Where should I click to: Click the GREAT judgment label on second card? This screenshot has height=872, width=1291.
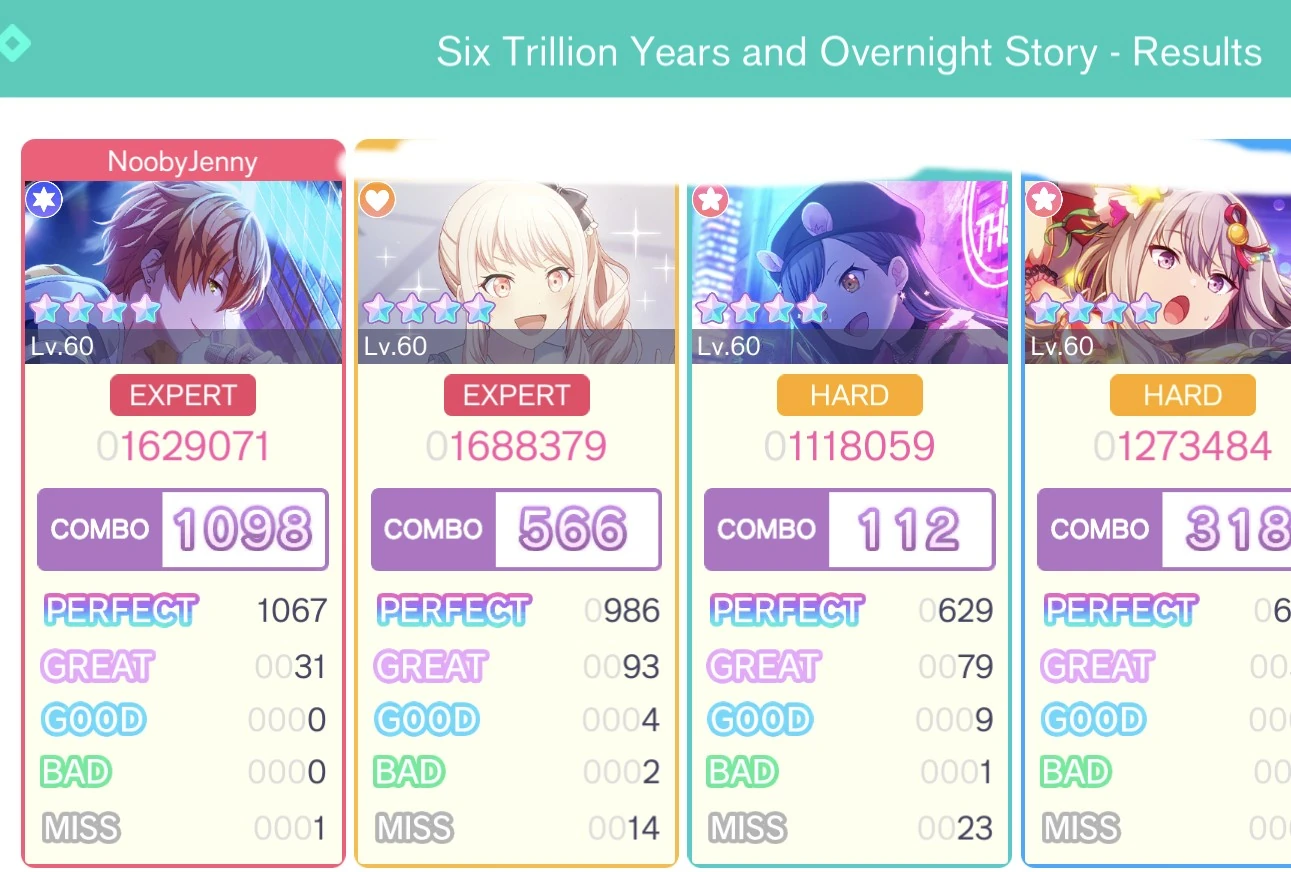coord(430,665)
